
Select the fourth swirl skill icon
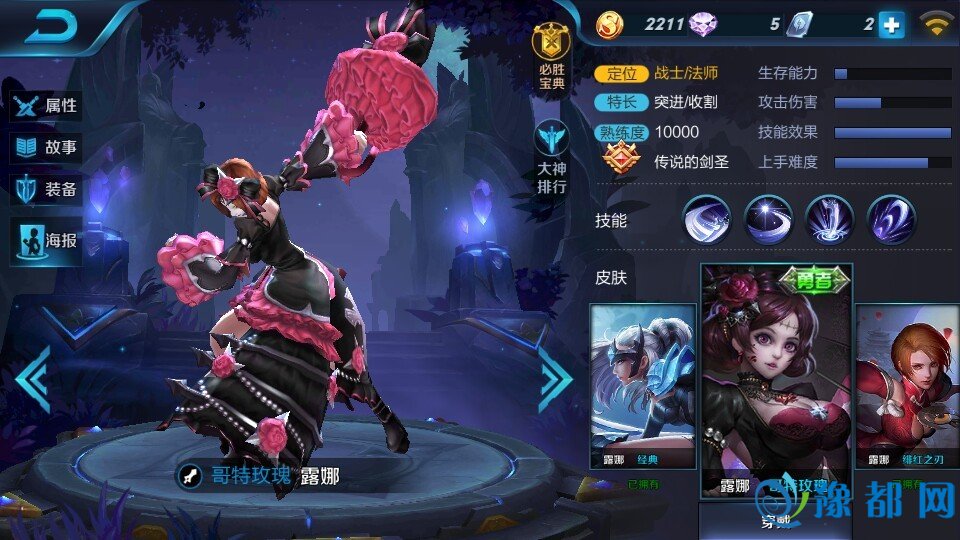click(891, 220)
